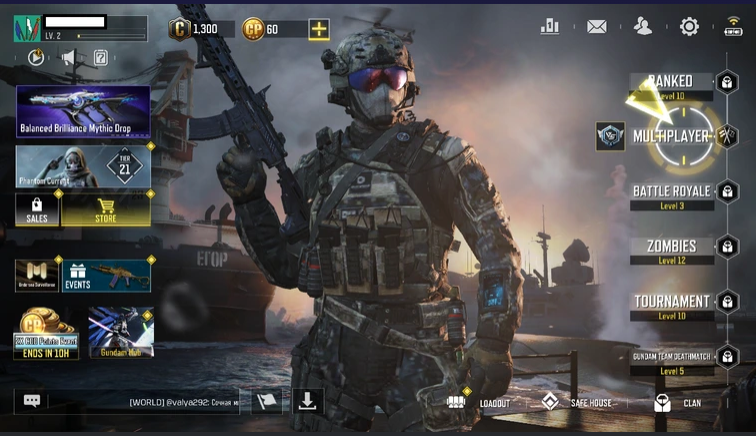Add more CP with the plus button
Image resolution: width=756 pixels, height=436 pixels.
point(319,29)
